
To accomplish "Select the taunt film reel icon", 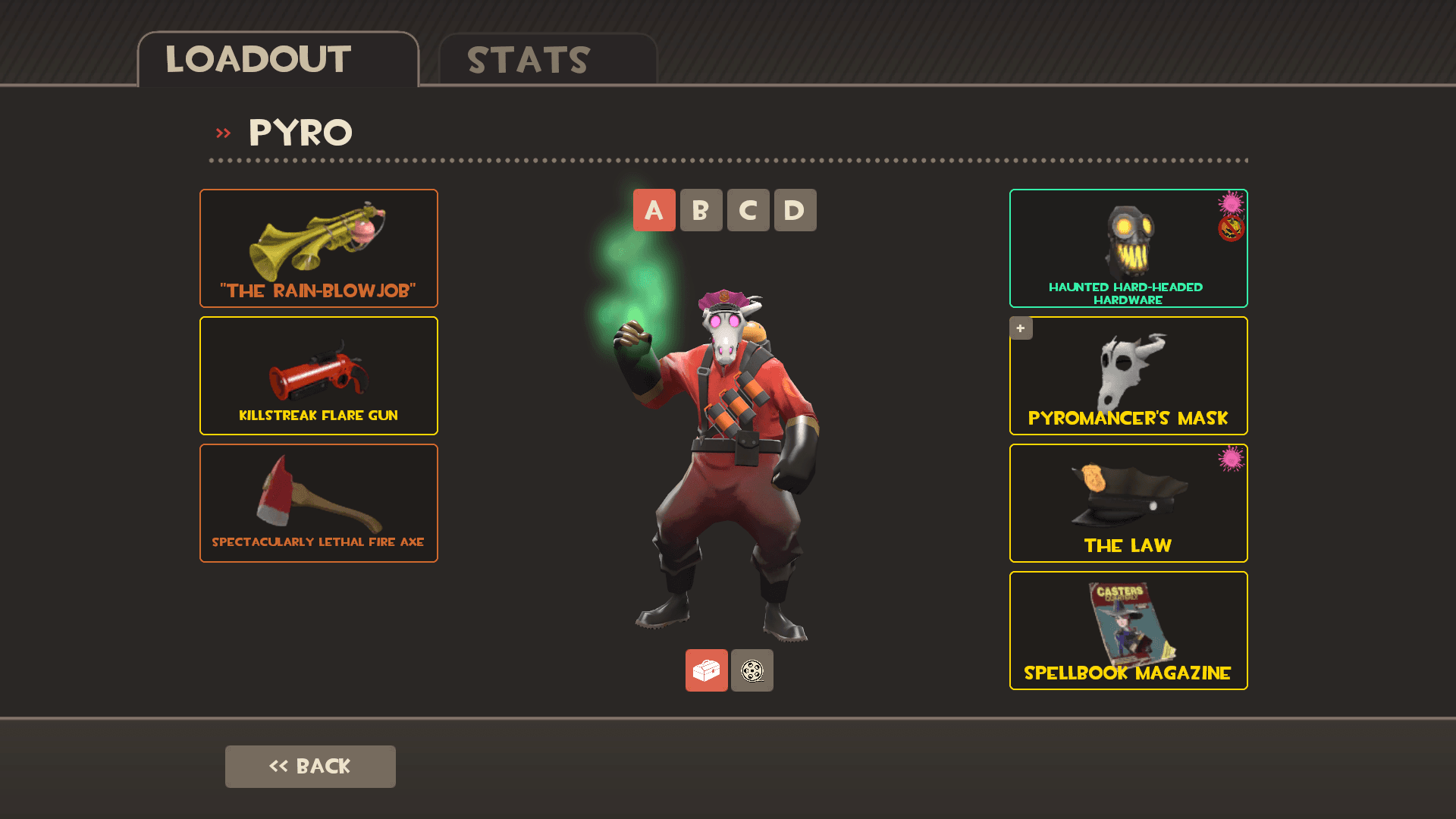I will tap(752, 670).
